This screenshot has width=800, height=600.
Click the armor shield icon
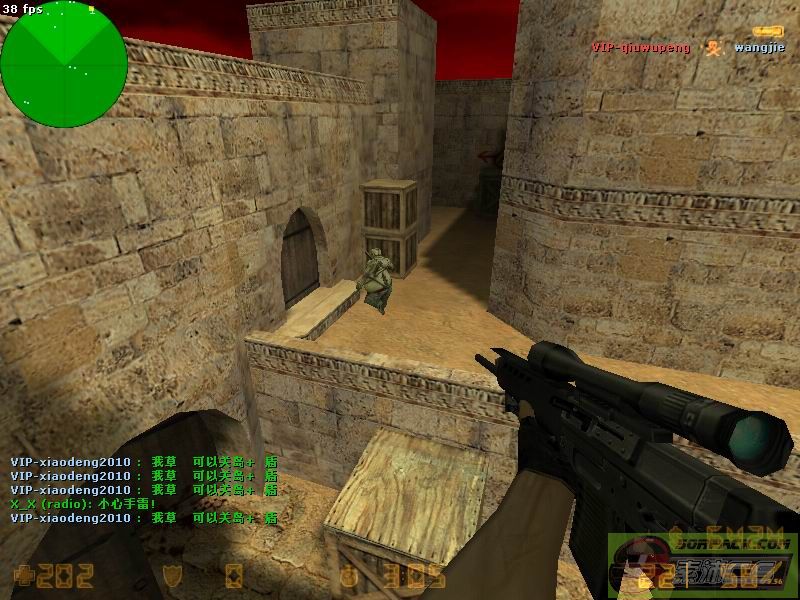click(x=170, y=575)
